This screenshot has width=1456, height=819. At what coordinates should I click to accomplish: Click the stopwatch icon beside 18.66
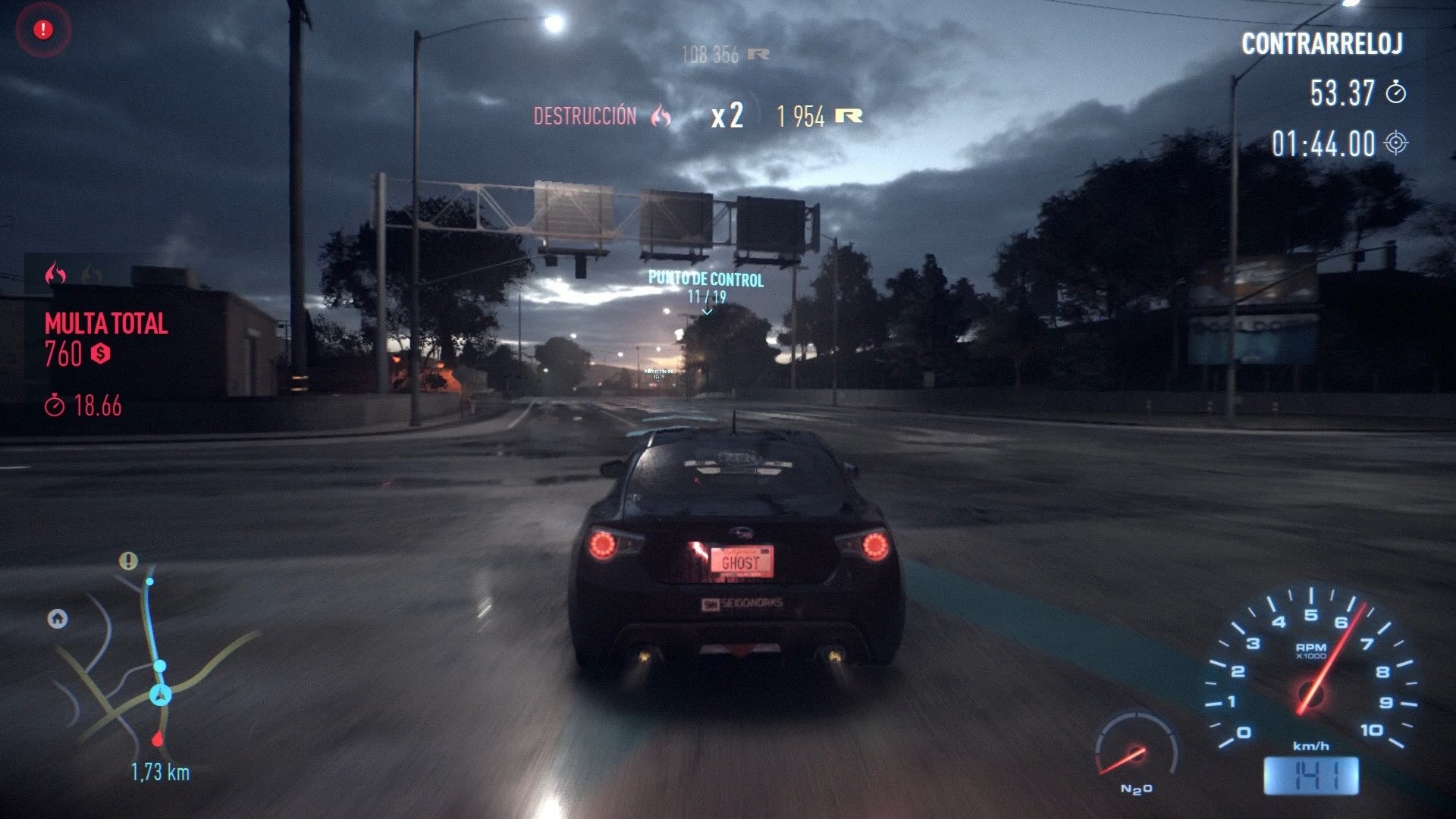pyautogui.click(x=55, y=404)
